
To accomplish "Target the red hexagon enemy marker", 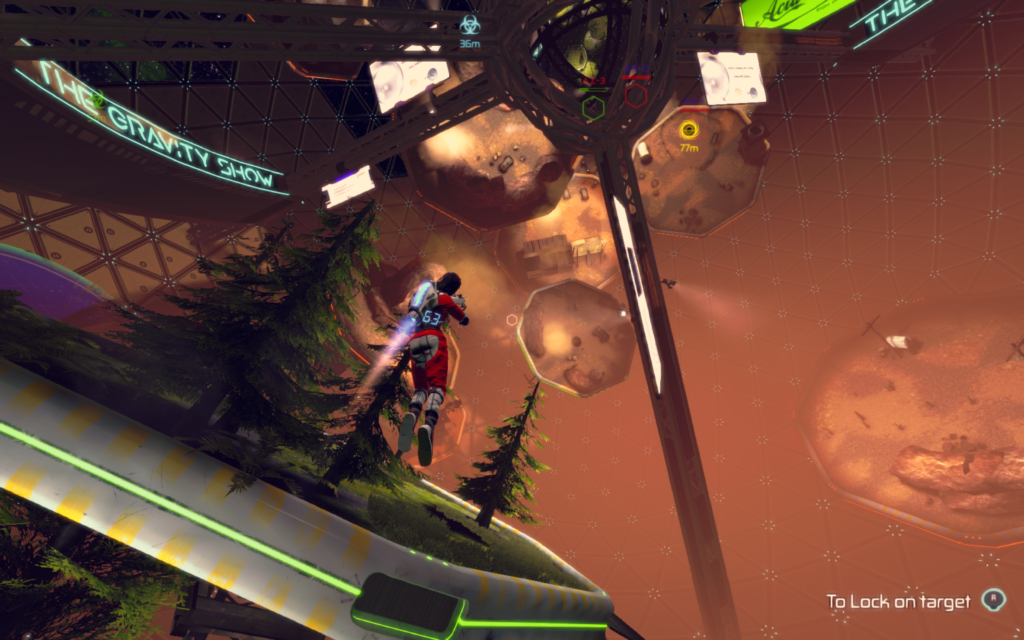I will point(636,96).
